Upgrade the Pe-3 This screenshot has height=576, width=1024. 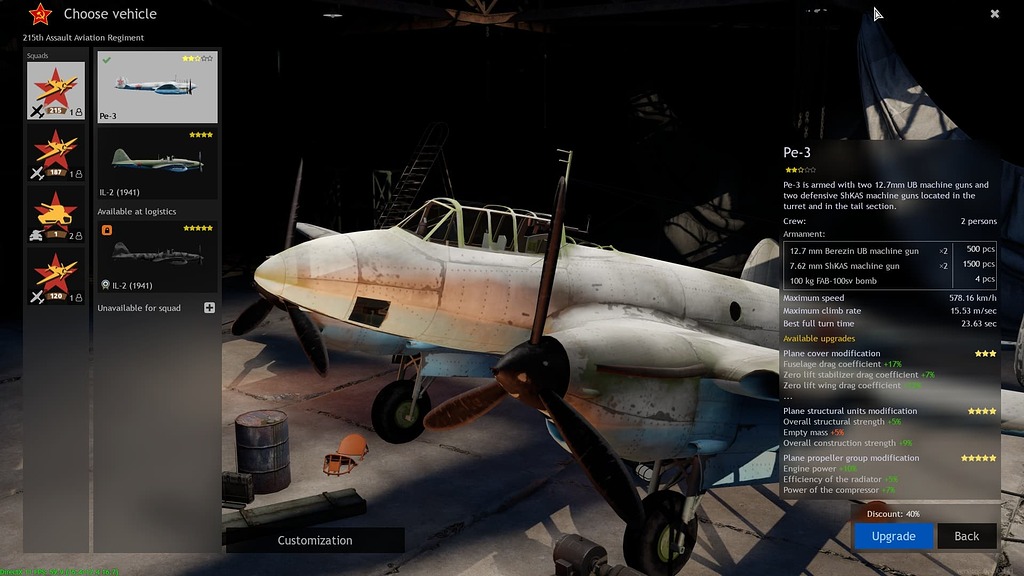point(893,536)
